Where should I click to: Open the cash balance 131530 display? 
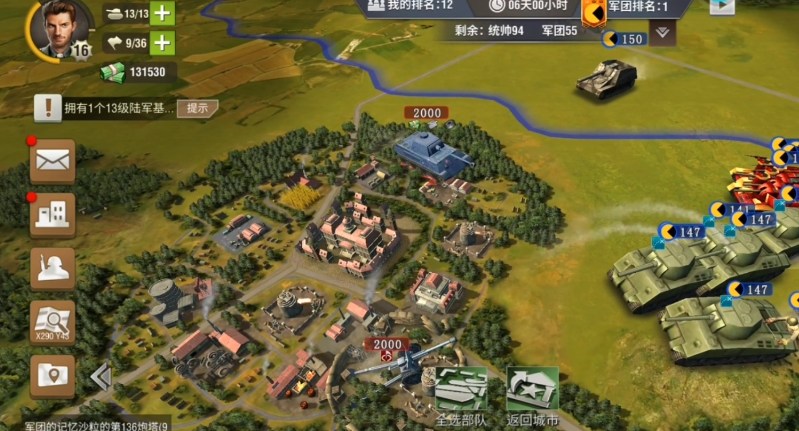pos(139,72)
